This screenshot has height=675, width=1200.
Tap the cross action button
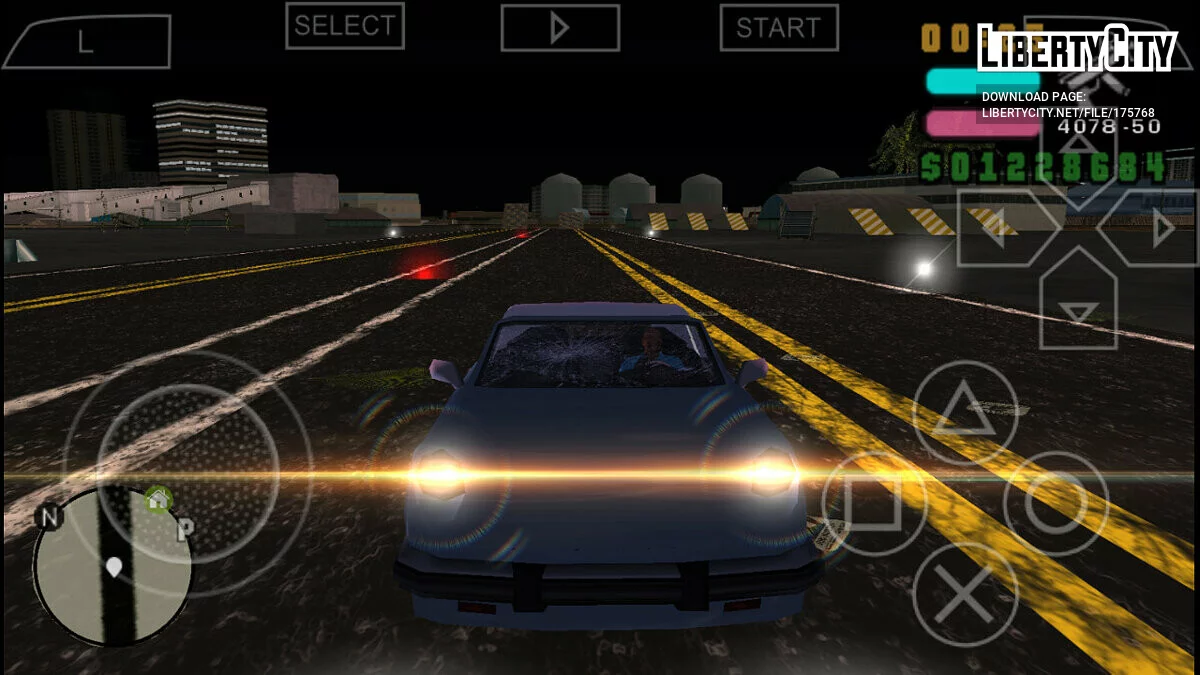point(965,594)
